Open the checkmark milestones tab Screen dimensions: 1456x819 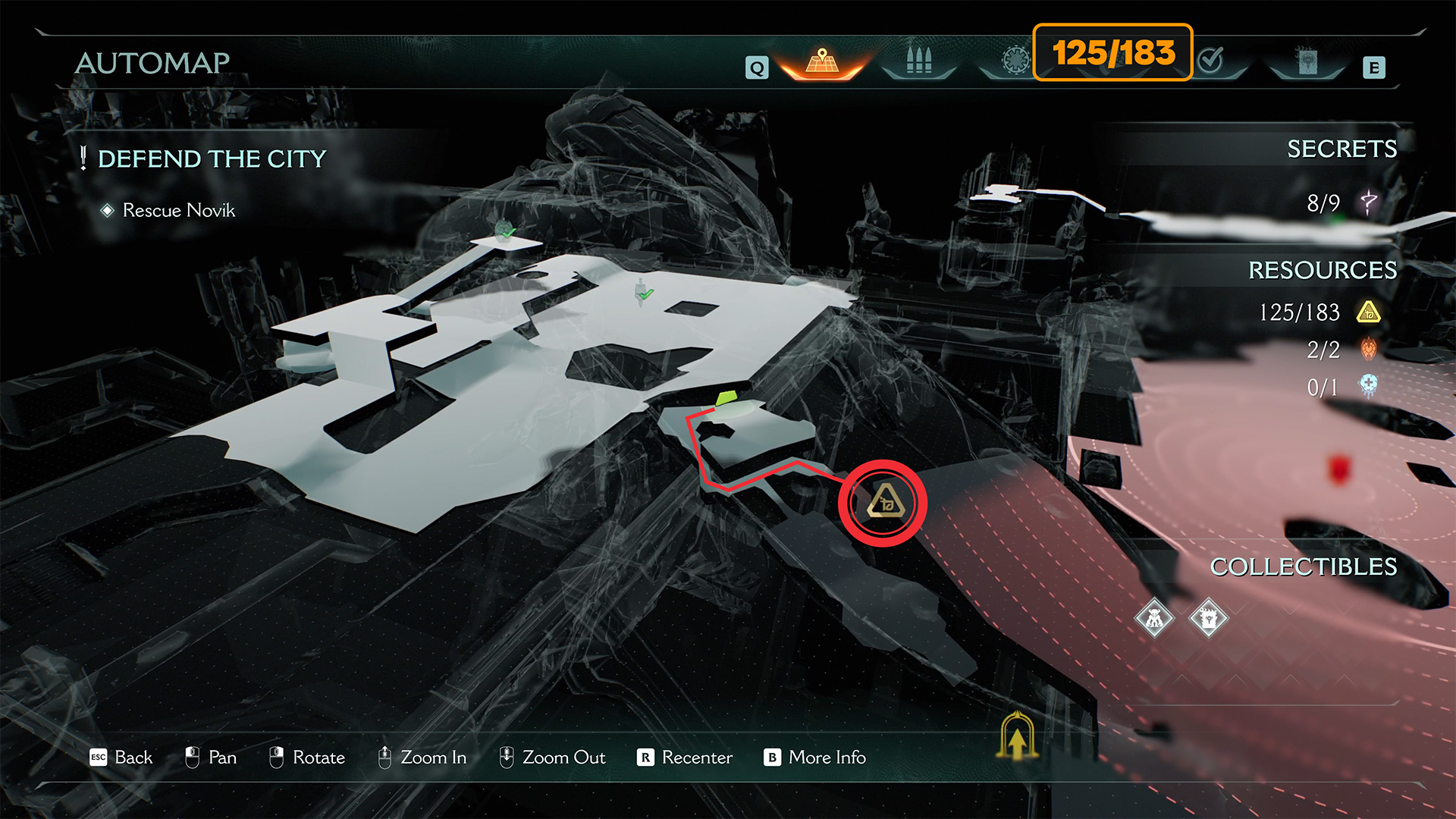click(x=1211, y=59)
